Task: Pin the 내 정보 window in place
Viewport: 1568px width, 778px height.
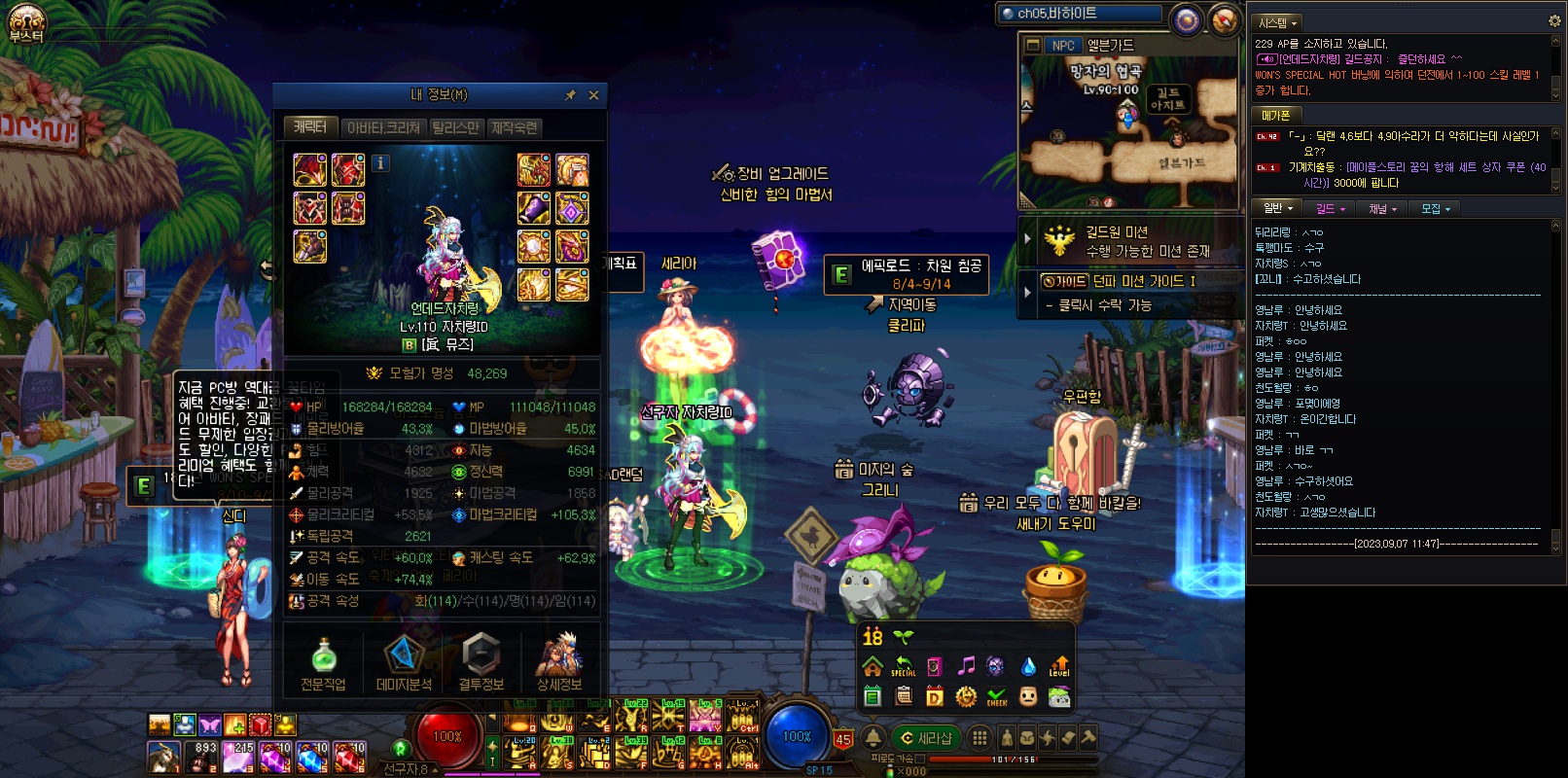Action: pyautogui.click(x=571, y=95)
